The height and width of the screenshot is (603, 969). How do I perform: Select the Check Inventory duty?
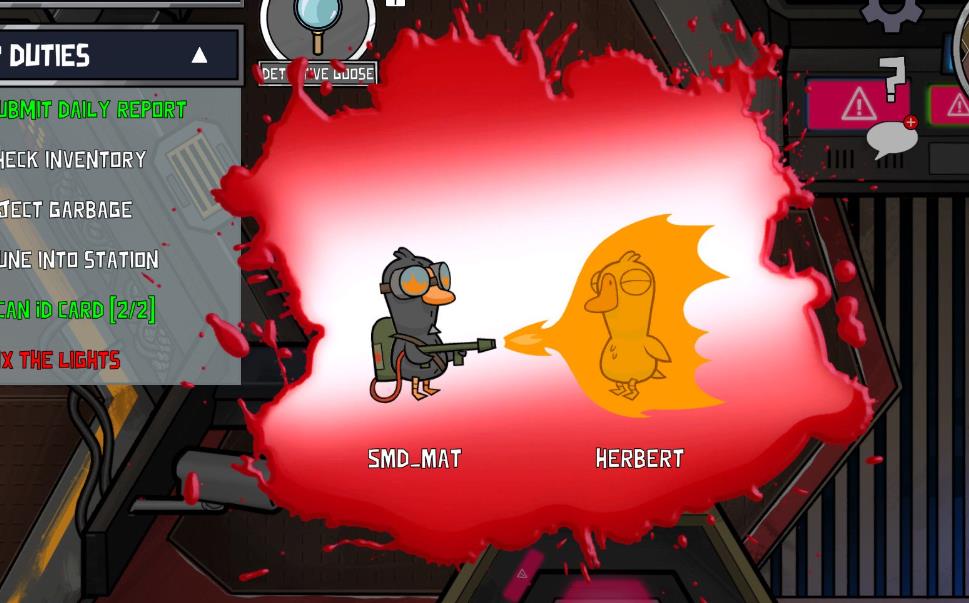[x=73, y=159]
